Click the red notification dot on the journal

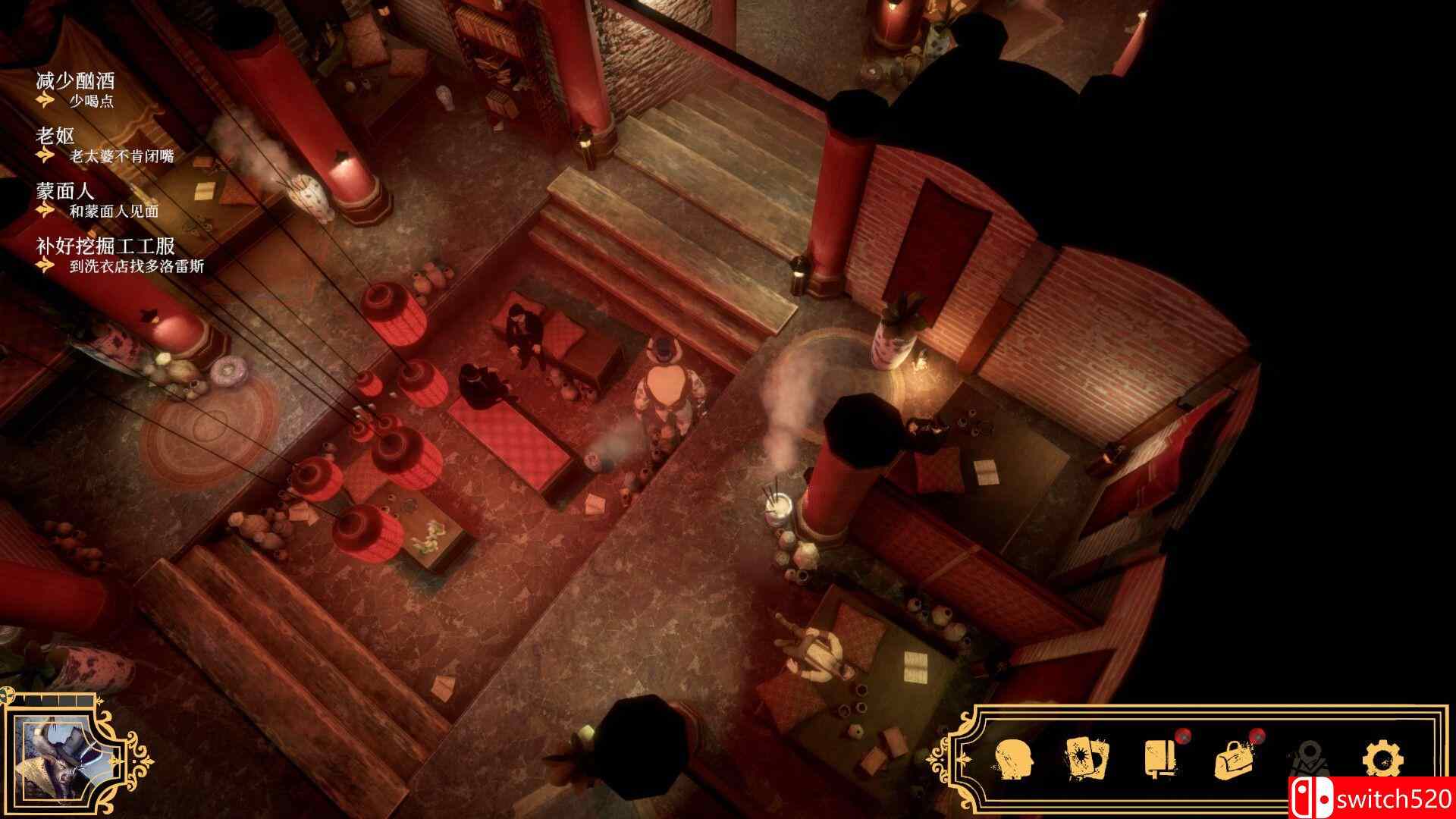coord(1183,736)
